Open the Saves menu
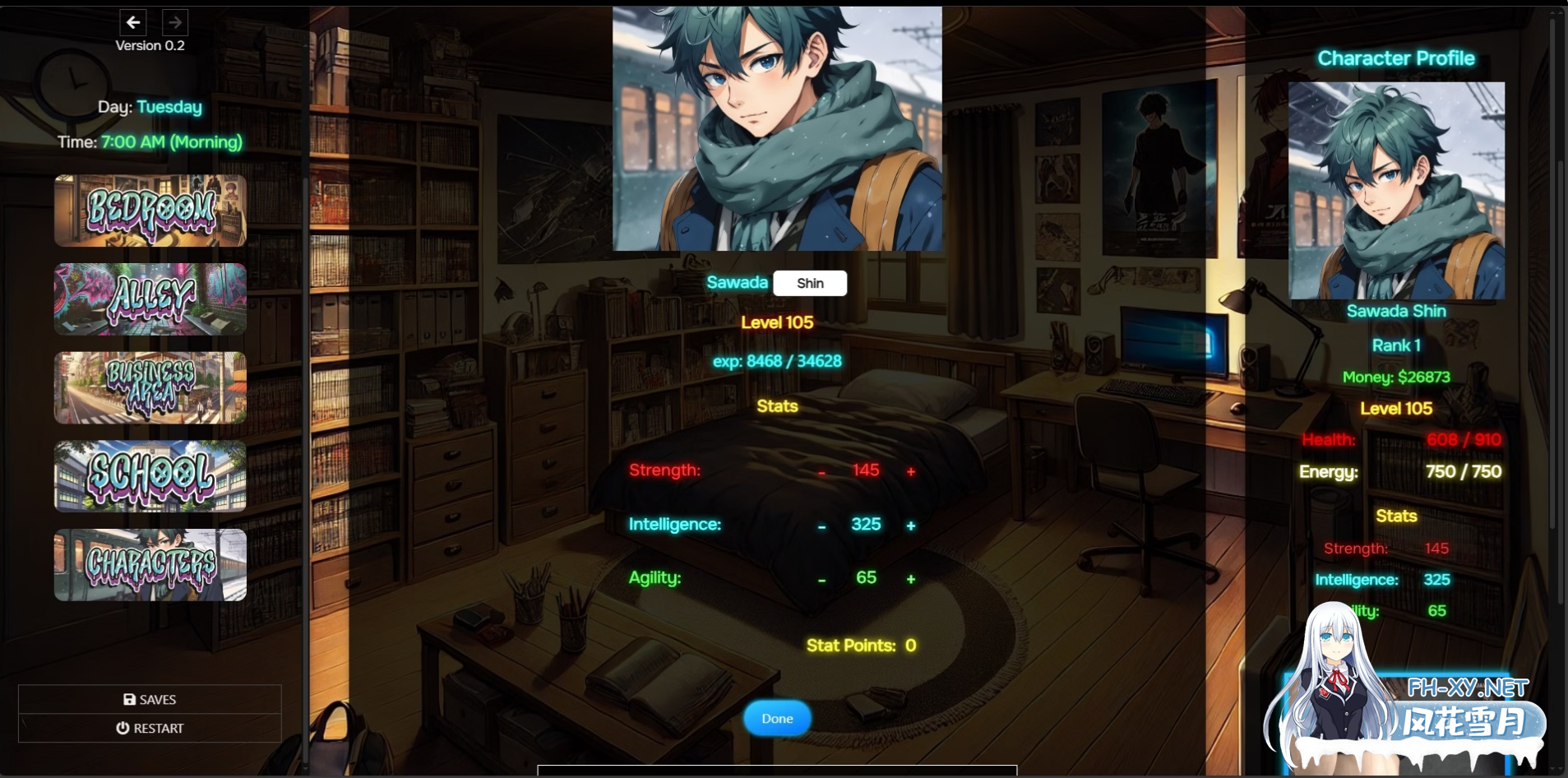Screen dimensions: 1568x778 (150, 699)
